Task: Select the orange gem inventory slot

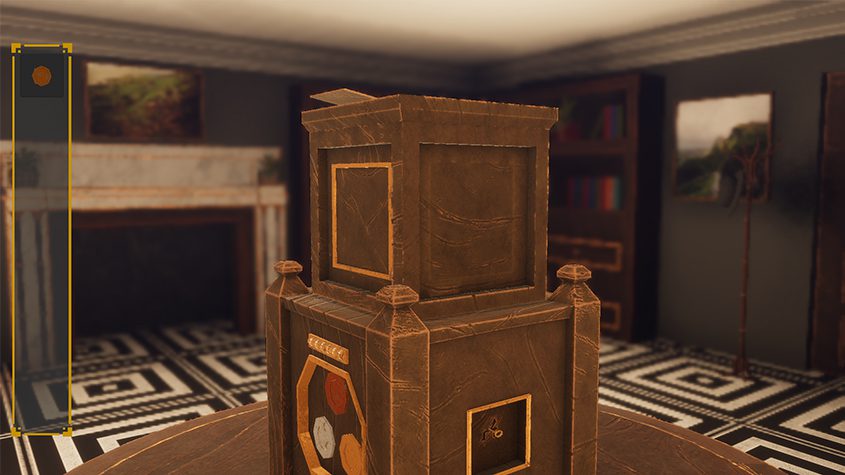Action: tap(41, 75)
